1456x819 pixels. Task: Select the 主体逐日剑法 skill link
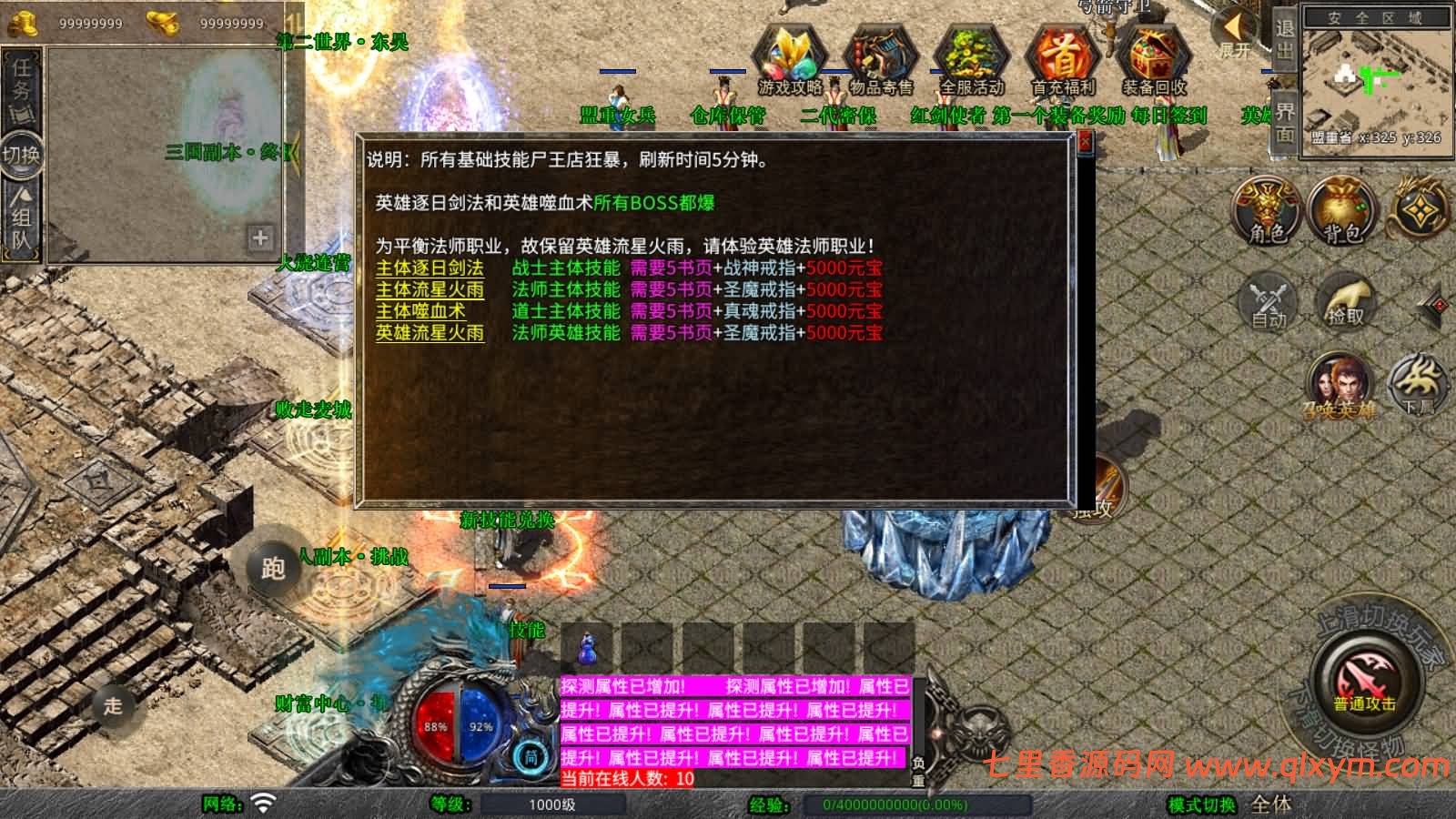tap(429, 269)
